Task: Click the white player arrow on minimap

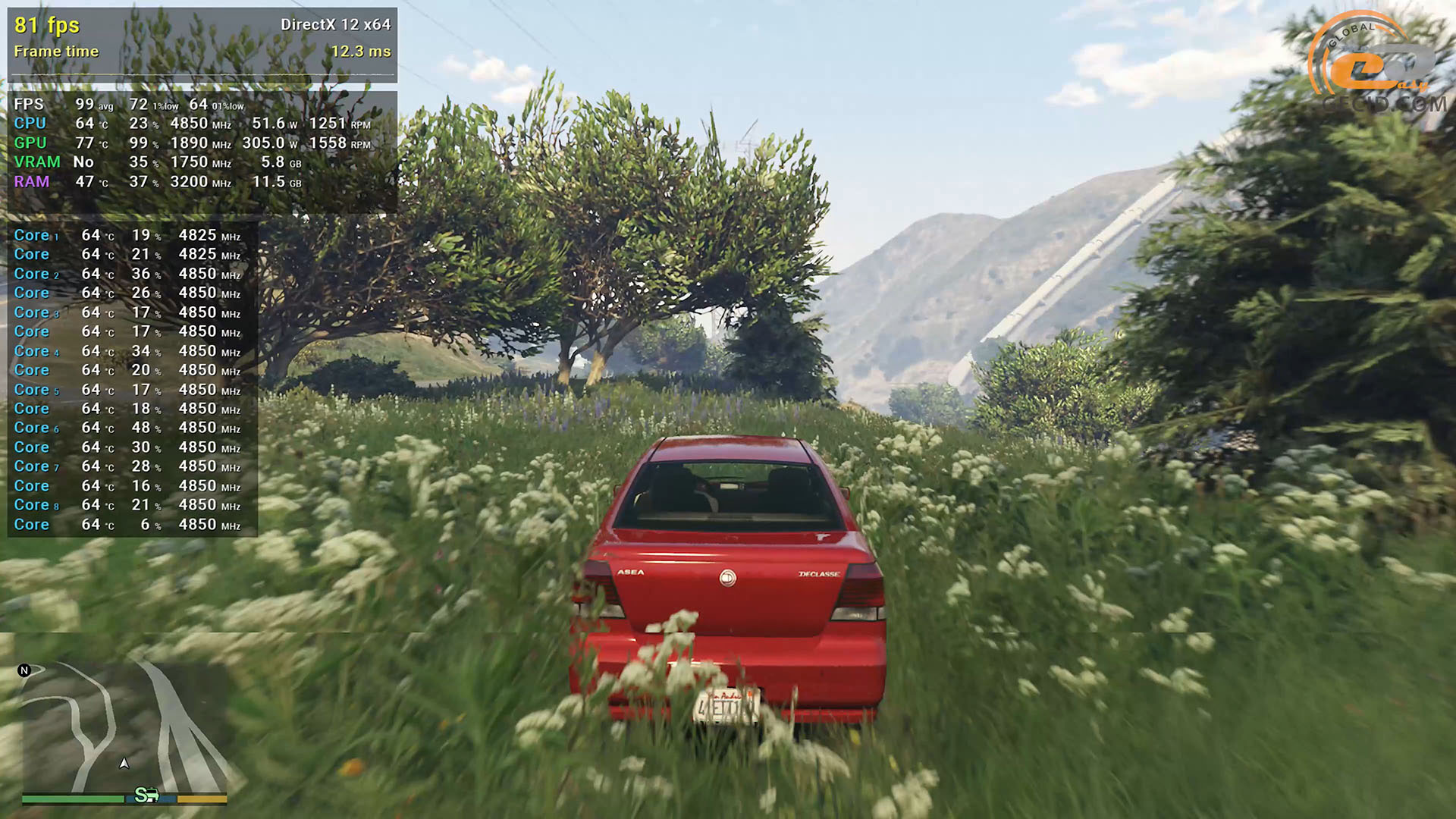Action: click(124, 763)
